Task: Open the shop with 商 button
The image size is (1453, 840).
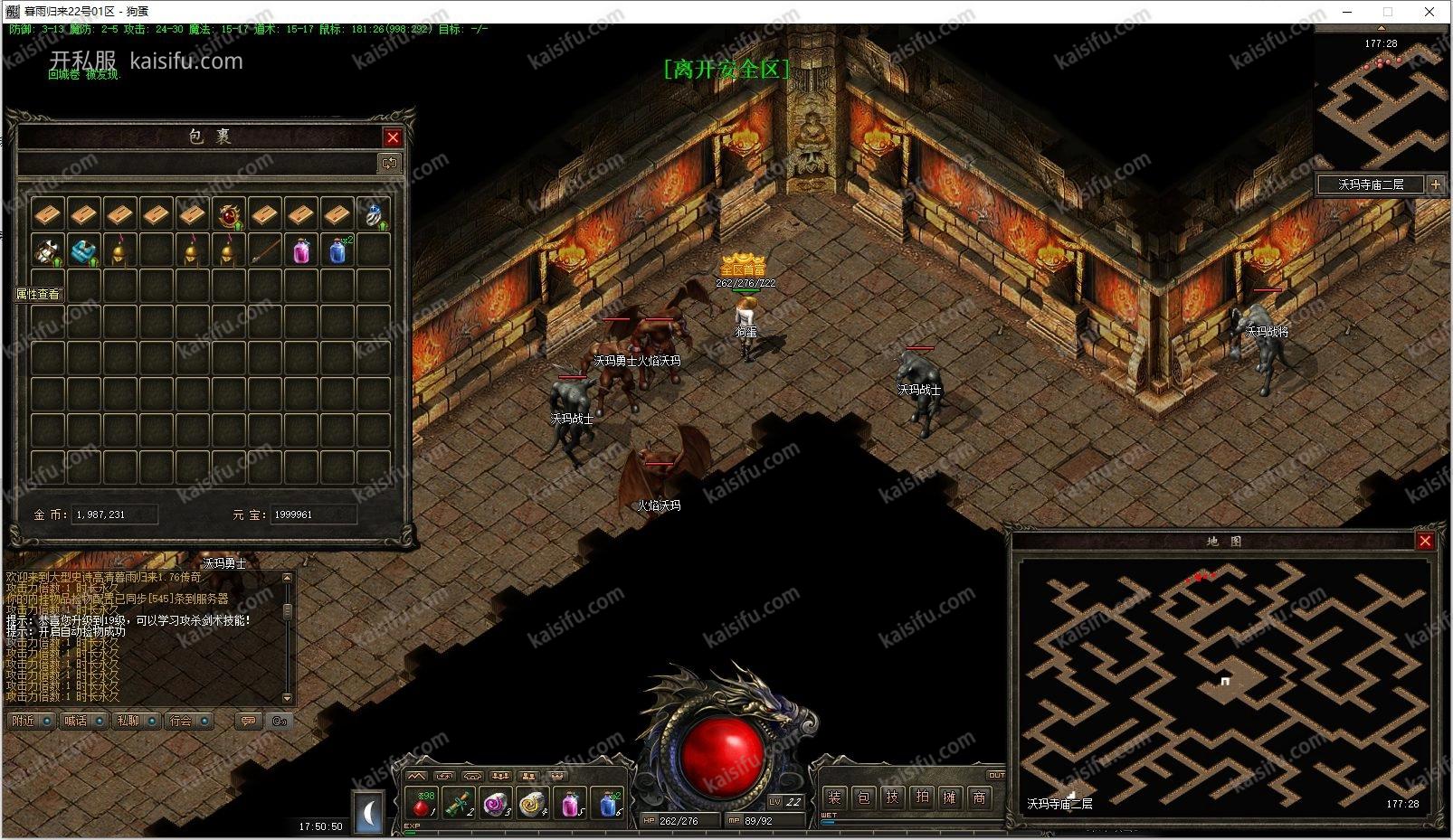Action: 979,798
